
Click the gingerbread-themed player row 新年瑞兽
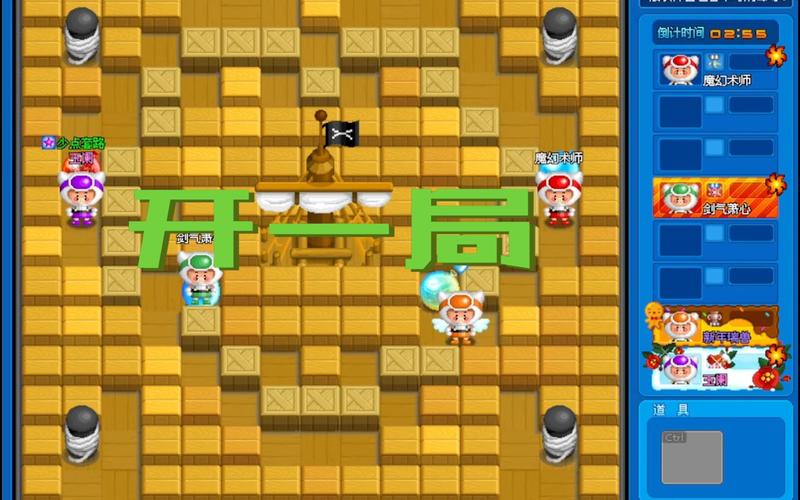coord(715,327)
